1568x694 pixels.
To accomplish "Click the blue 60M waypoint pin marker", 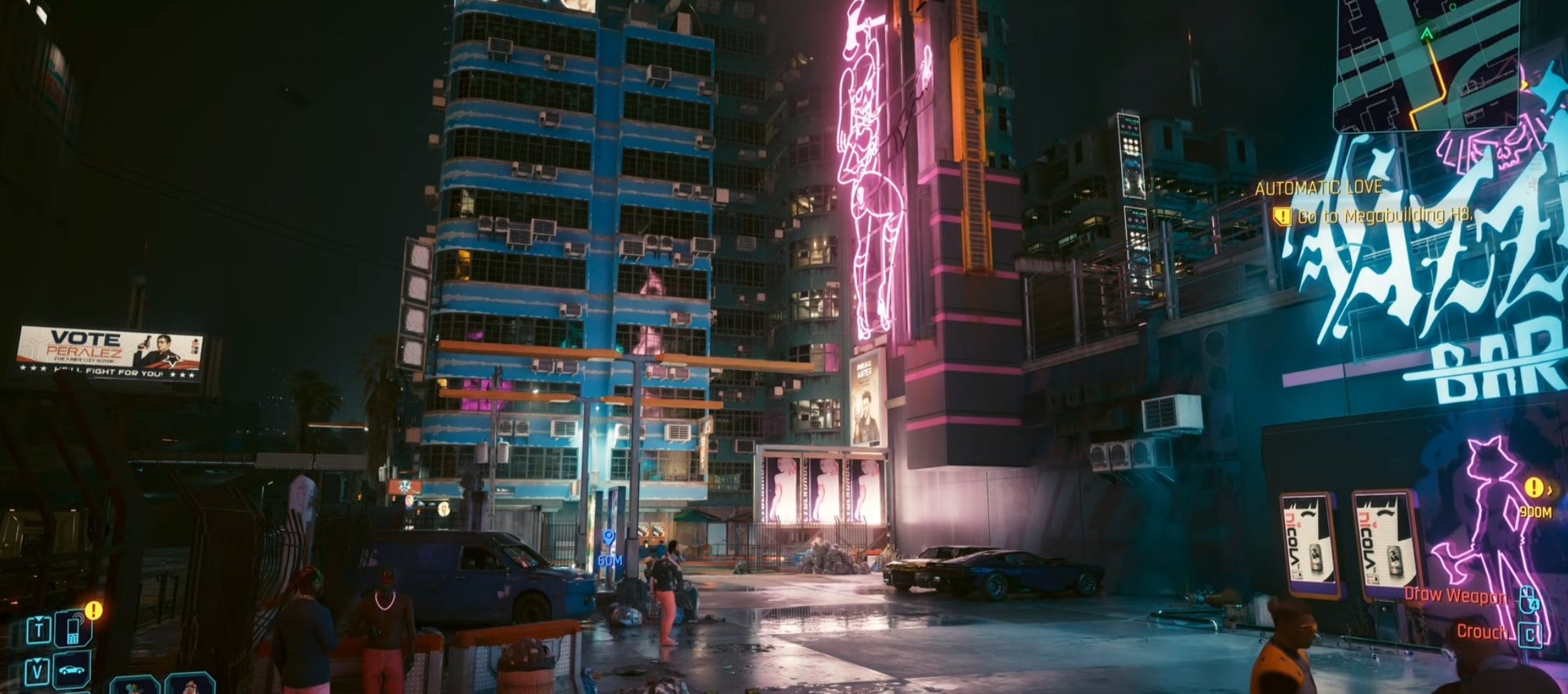I will (x=608, y=538).
